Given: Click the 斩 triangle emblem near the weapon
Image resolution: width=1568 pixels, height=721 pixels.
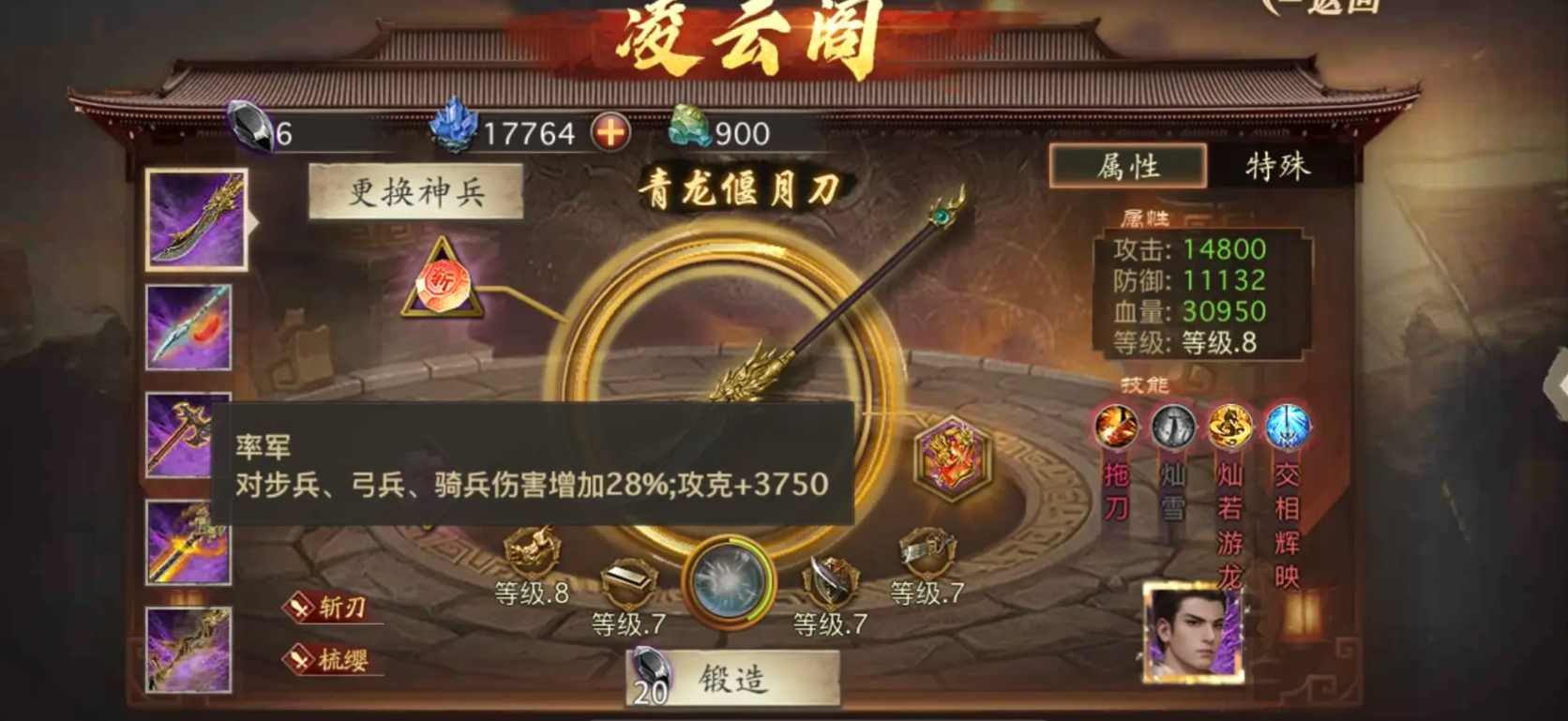Looking at the screenshot, I should (x=444, y=283).
